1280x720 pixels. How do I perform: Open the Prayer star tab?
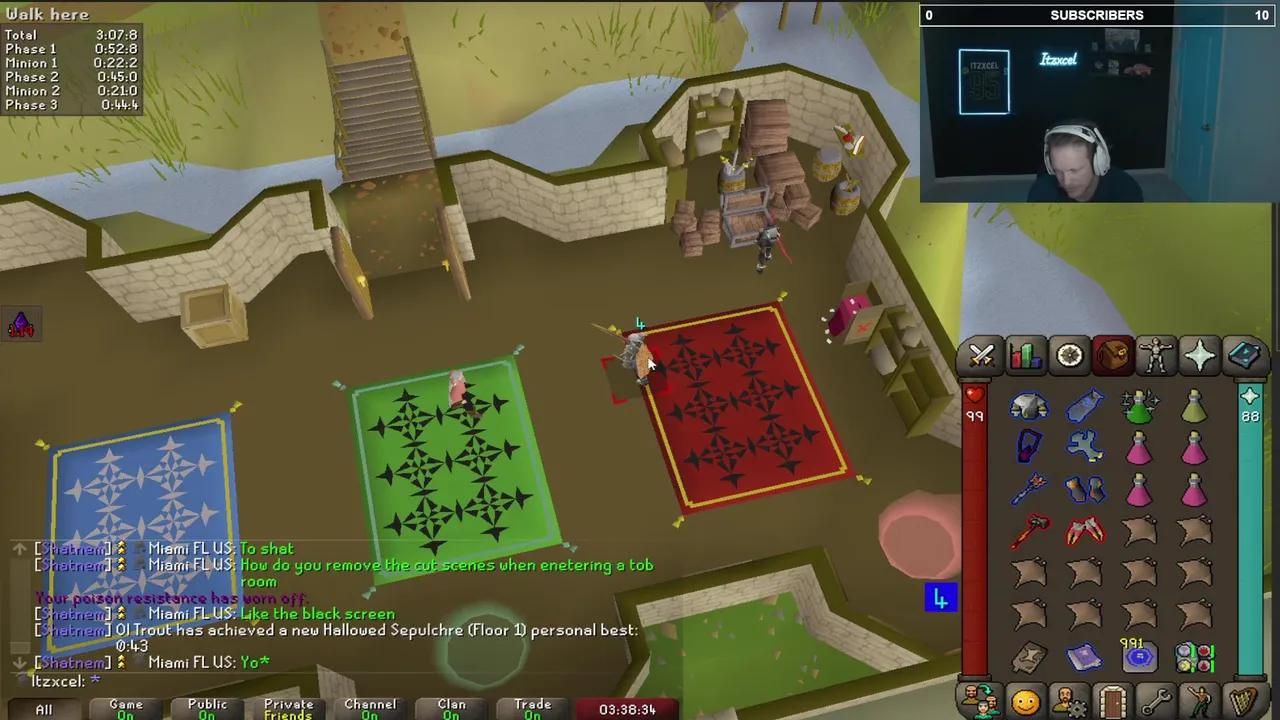tap(1199, 355)
